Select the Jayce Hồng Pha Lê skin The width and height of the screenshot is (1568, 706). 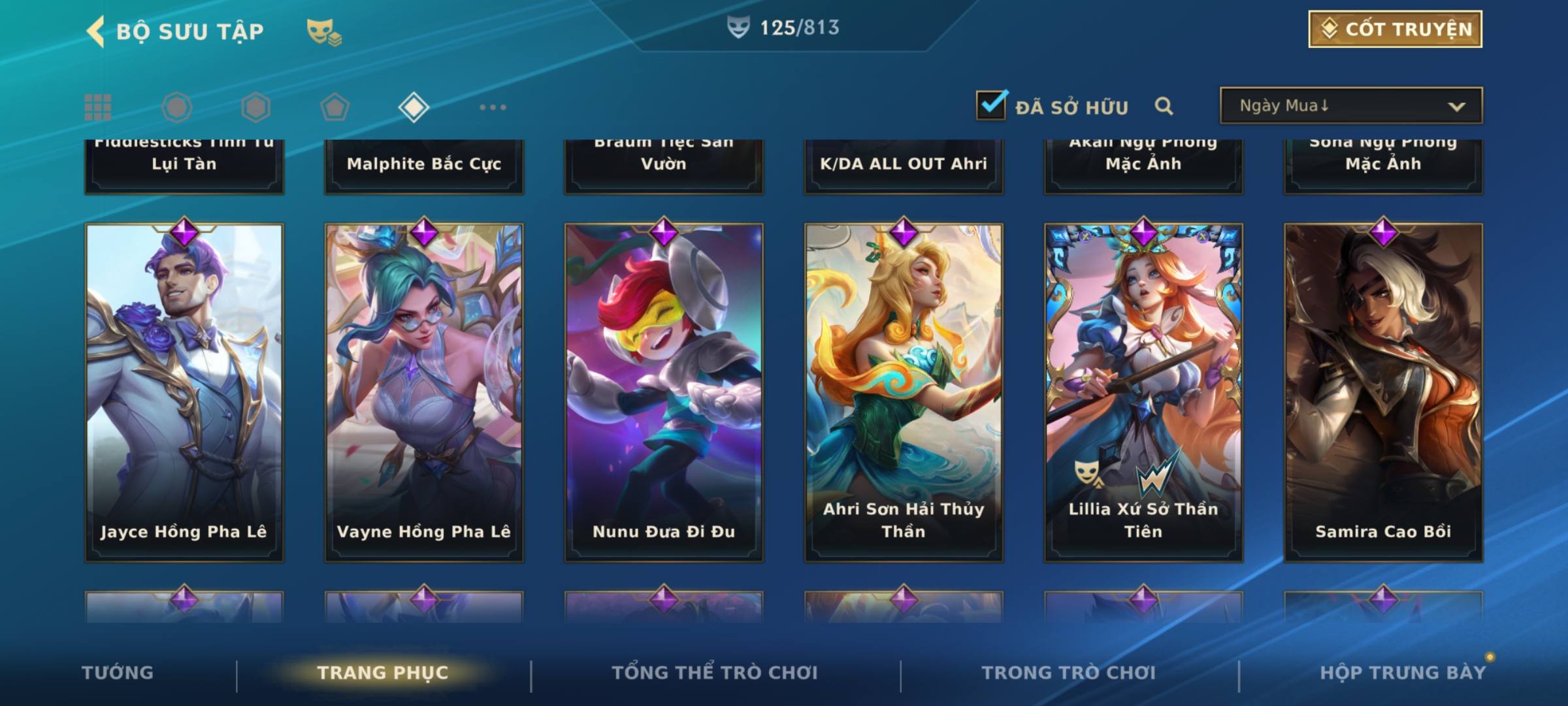click(x=184, y=392)
